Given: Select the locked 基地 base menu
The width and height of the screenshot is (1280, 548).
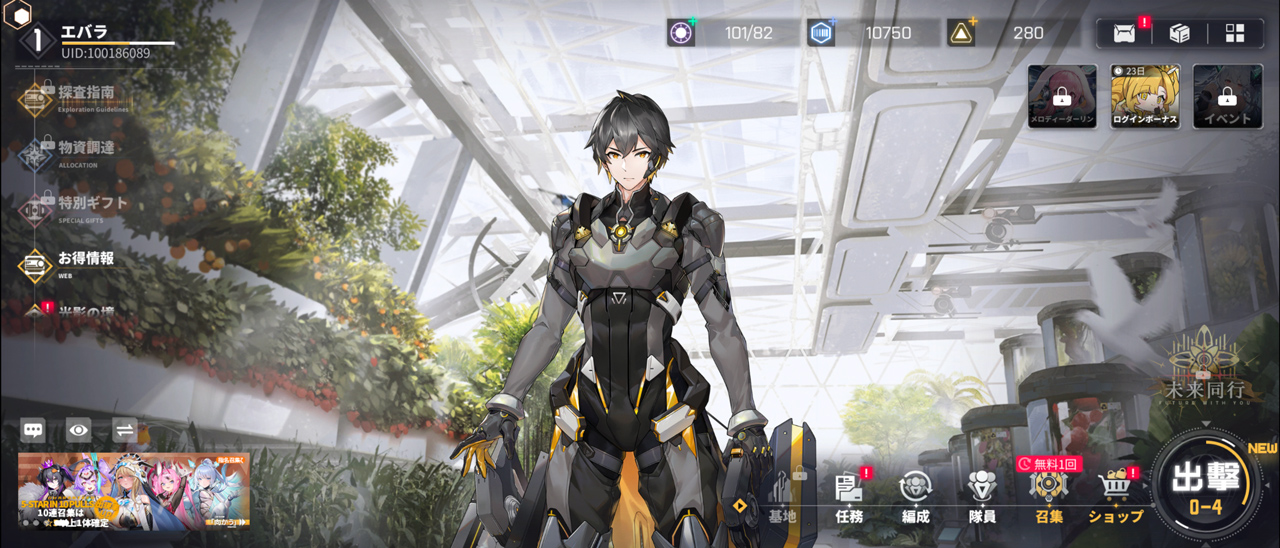Looking at the screenshot, I should click(782, 497).
